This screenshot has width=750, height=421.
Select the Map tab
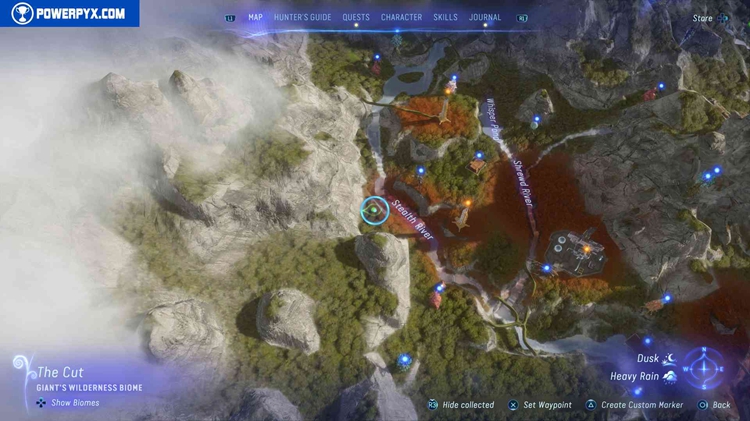[255, 17]
